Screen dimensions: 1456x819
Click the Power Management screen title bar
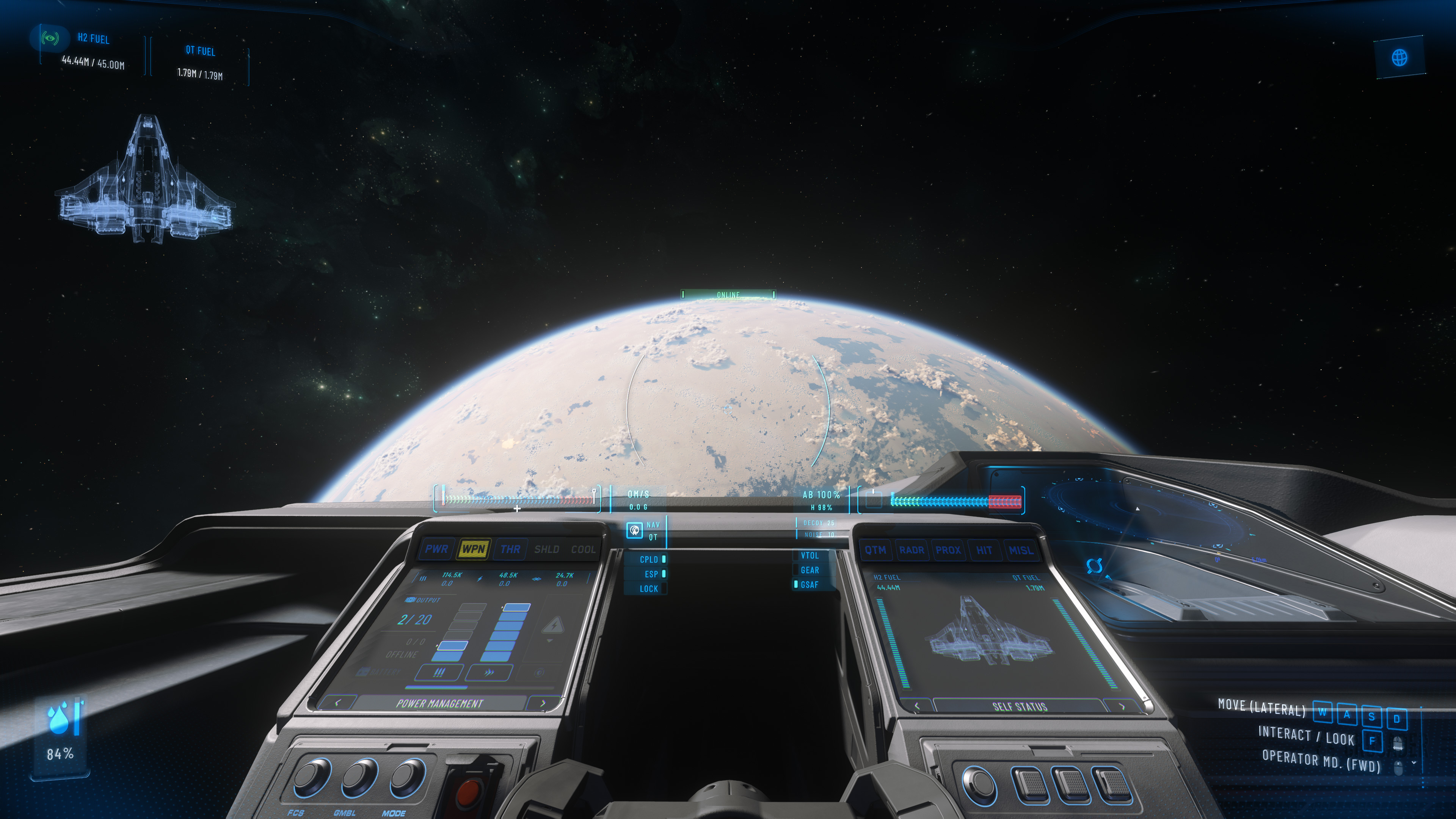point(440,704)
